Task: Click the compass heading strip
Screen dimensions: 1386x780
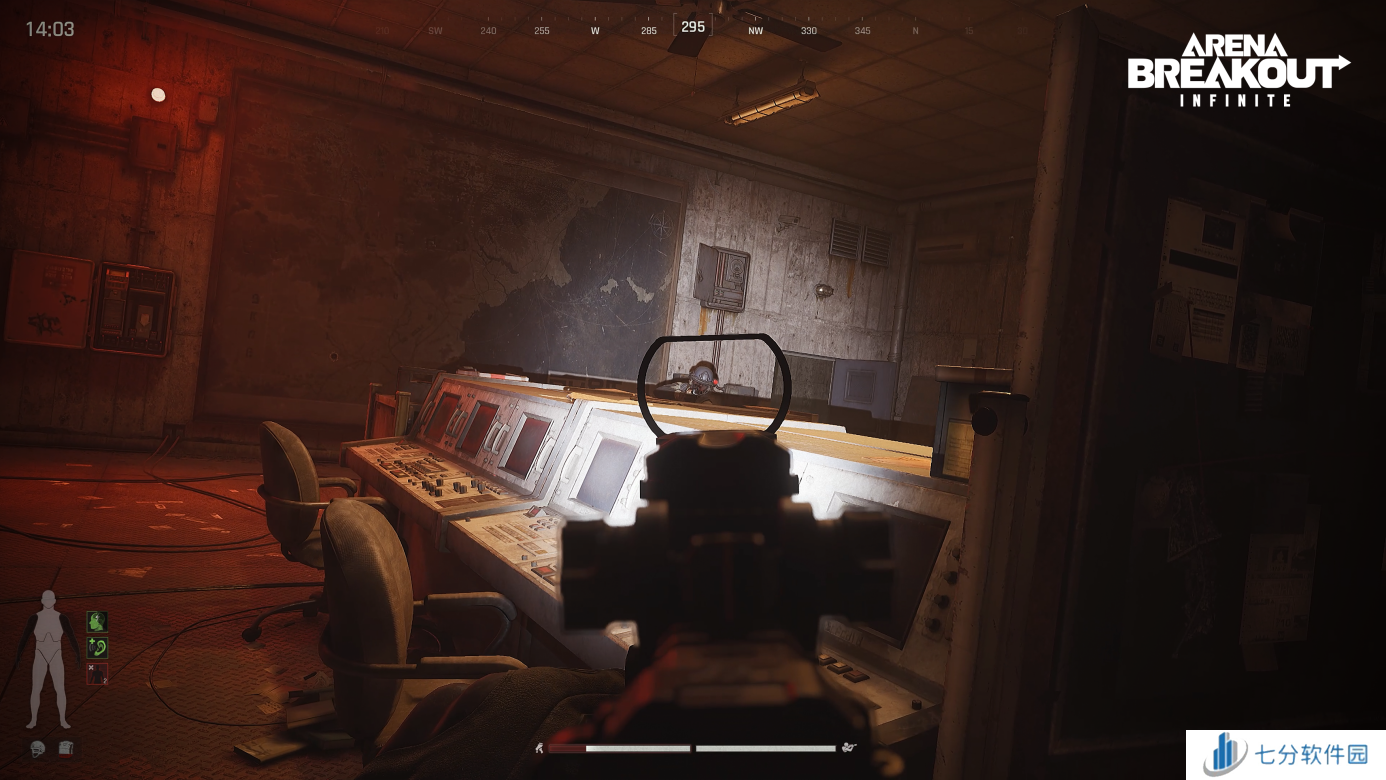Action: 692,29
